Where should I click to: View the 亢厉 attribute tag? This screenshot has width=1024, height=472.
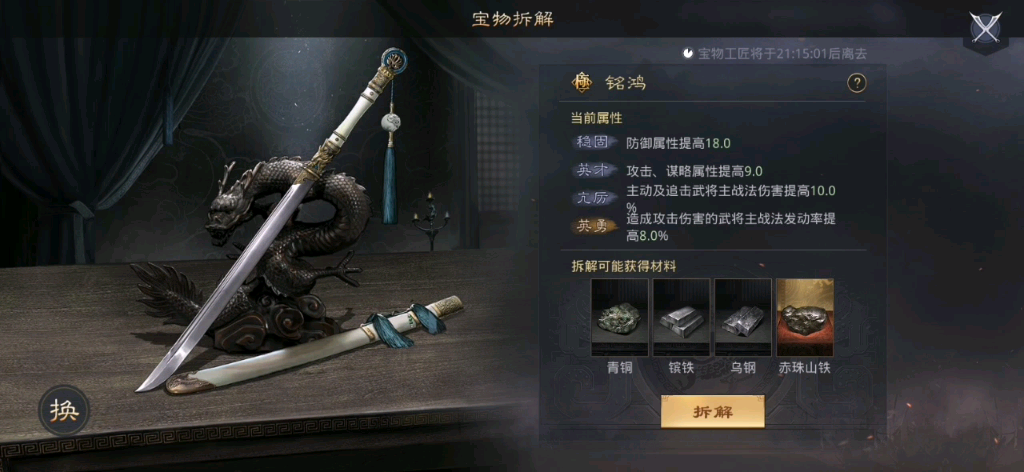[596, 198]
